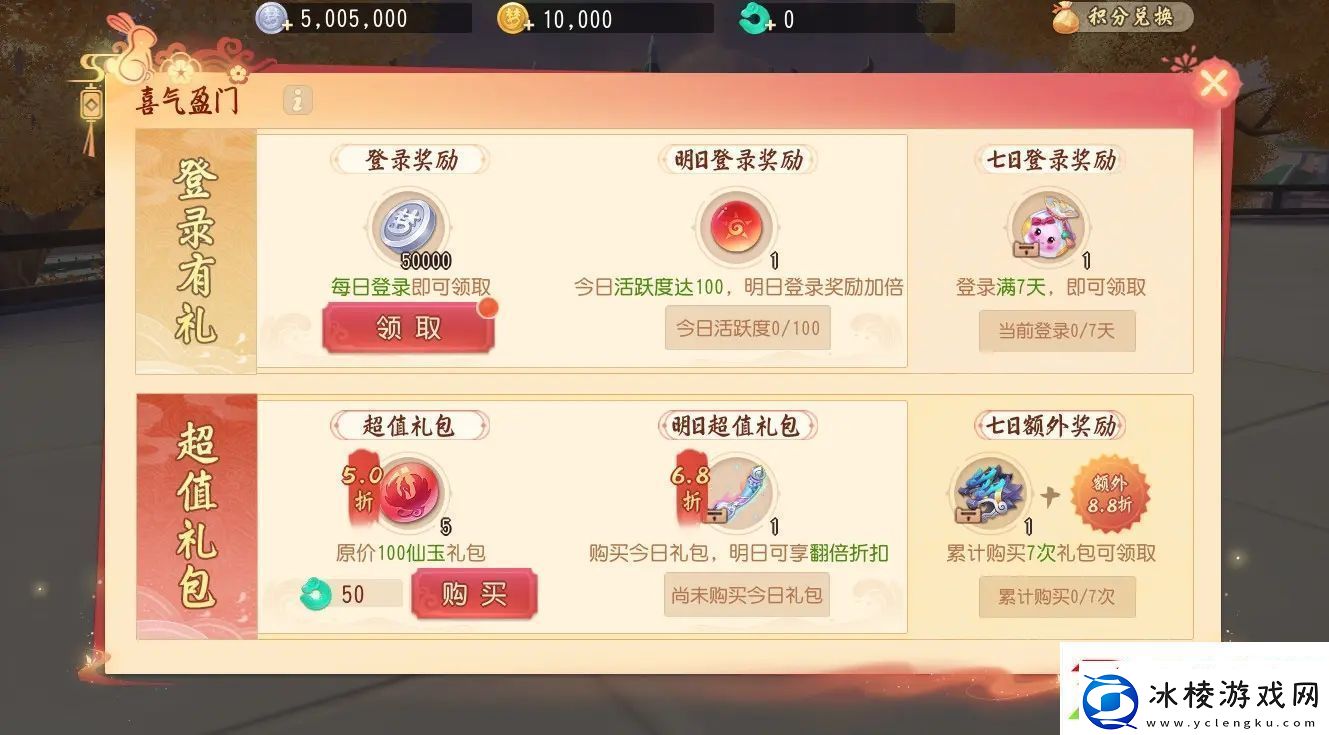The height and width of the screenshot is (735, 1329).
Task: Click the 50000 silver coin login reward icon
Action: (x=407, y=230)
